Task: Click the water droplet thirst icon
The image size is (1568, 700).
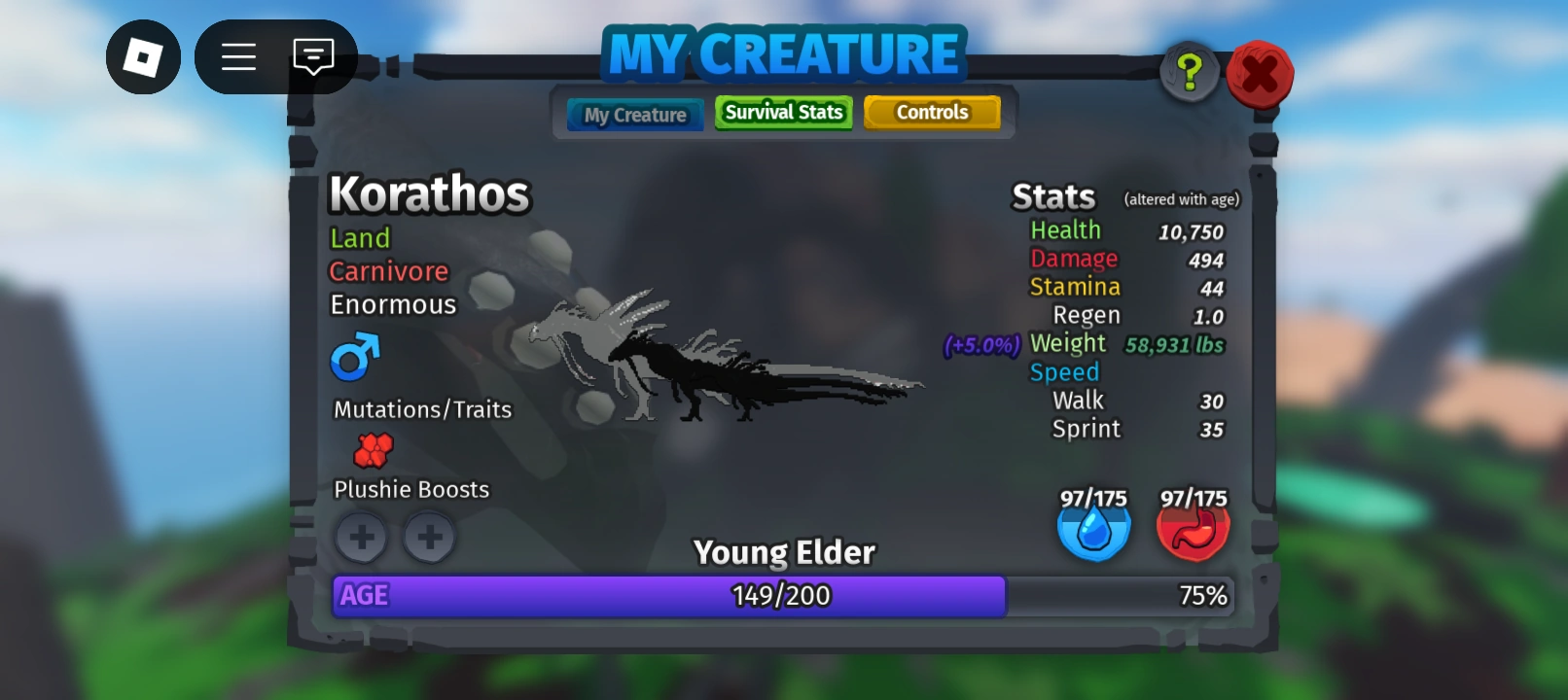Action: [1094, 531]
